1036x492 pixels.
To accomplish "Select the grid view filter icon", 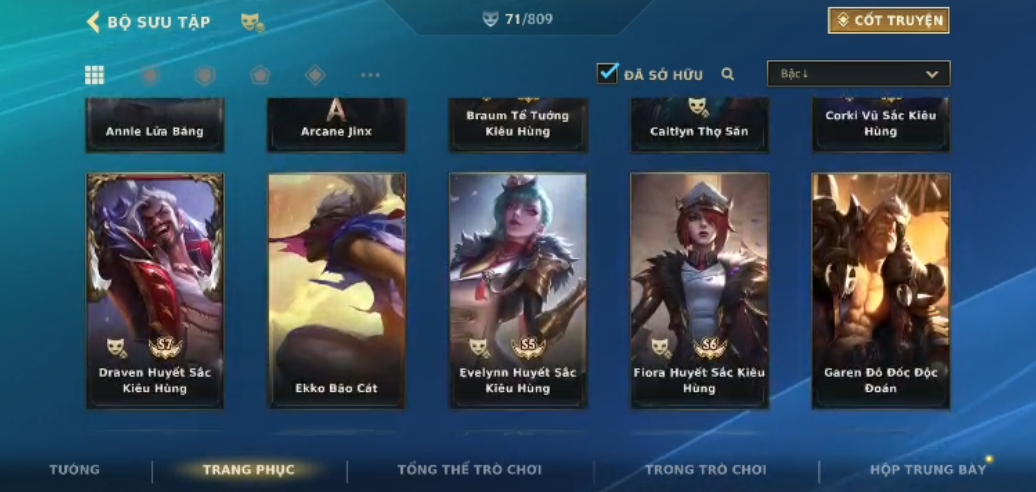I will click(95, 75).
